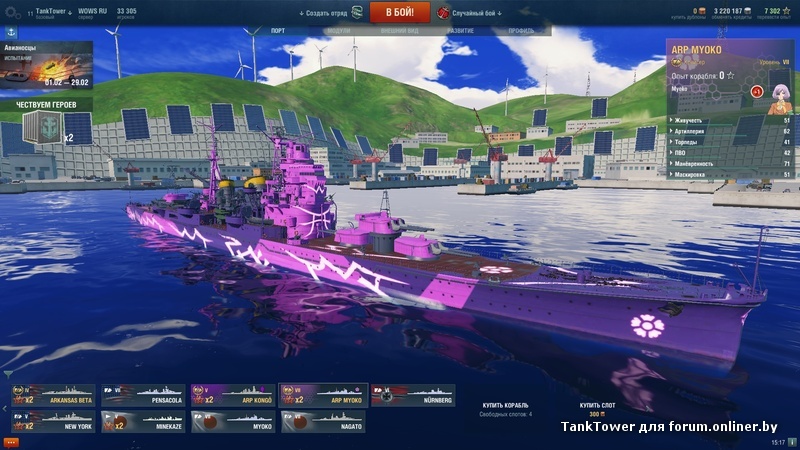Switch to the МОДУЛИ tab
The width and height of the screenshot is (800, 450).
(339, 31)
